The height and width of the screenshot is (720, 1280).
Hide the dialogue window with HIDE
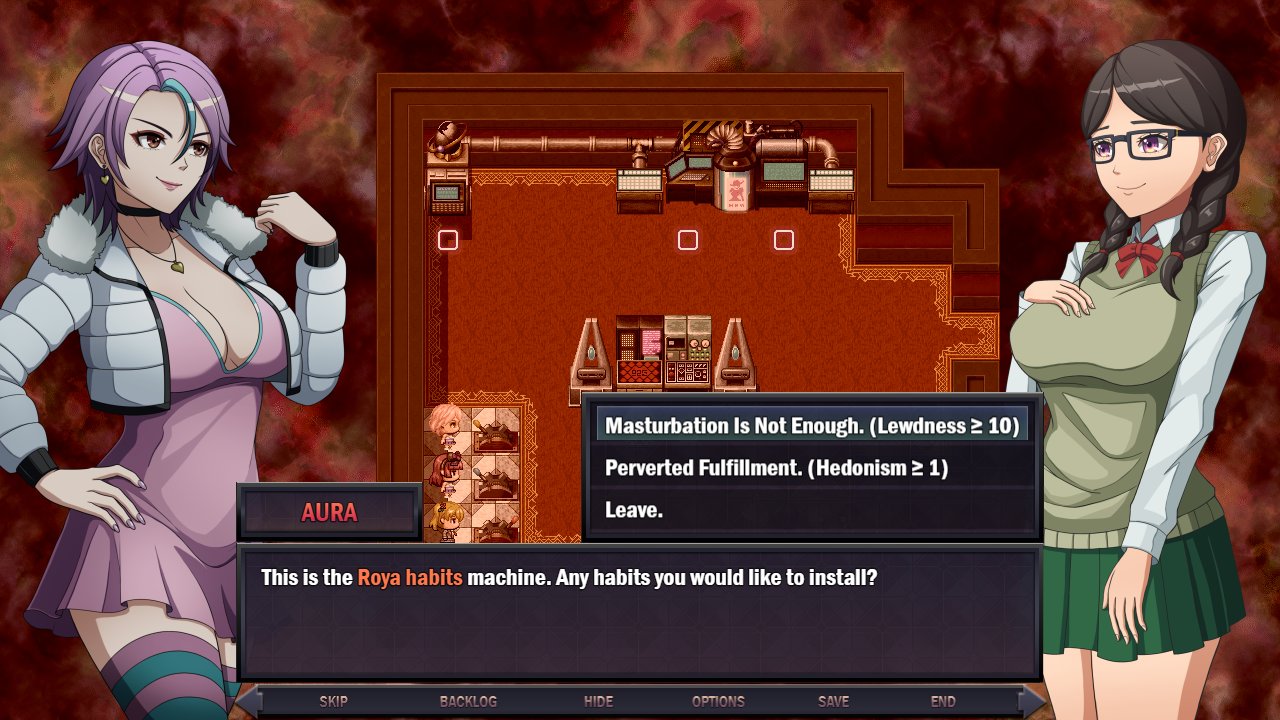(597, 701)
